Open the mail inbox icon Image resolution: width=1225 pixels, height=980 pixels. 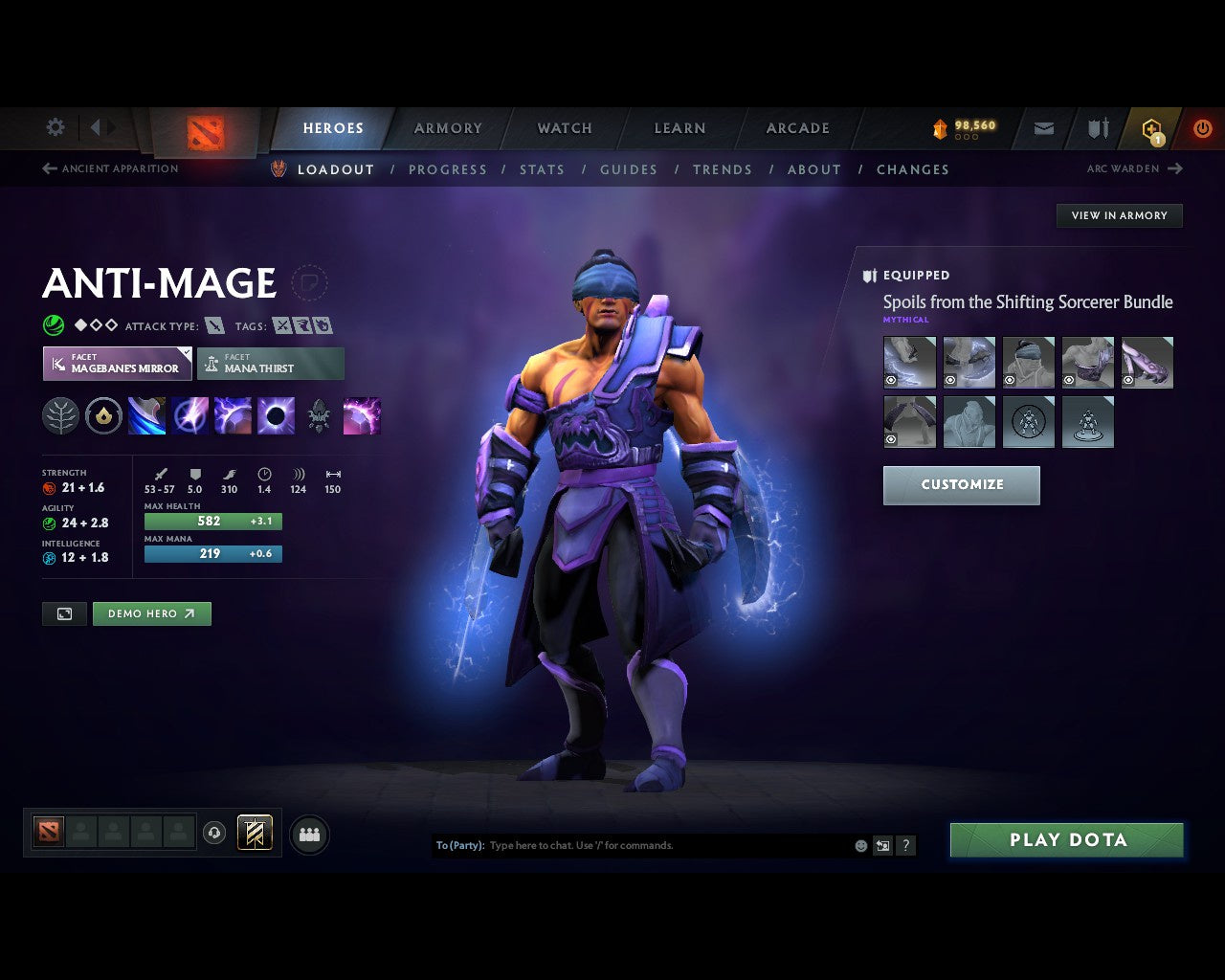(x=1042, y=128)
